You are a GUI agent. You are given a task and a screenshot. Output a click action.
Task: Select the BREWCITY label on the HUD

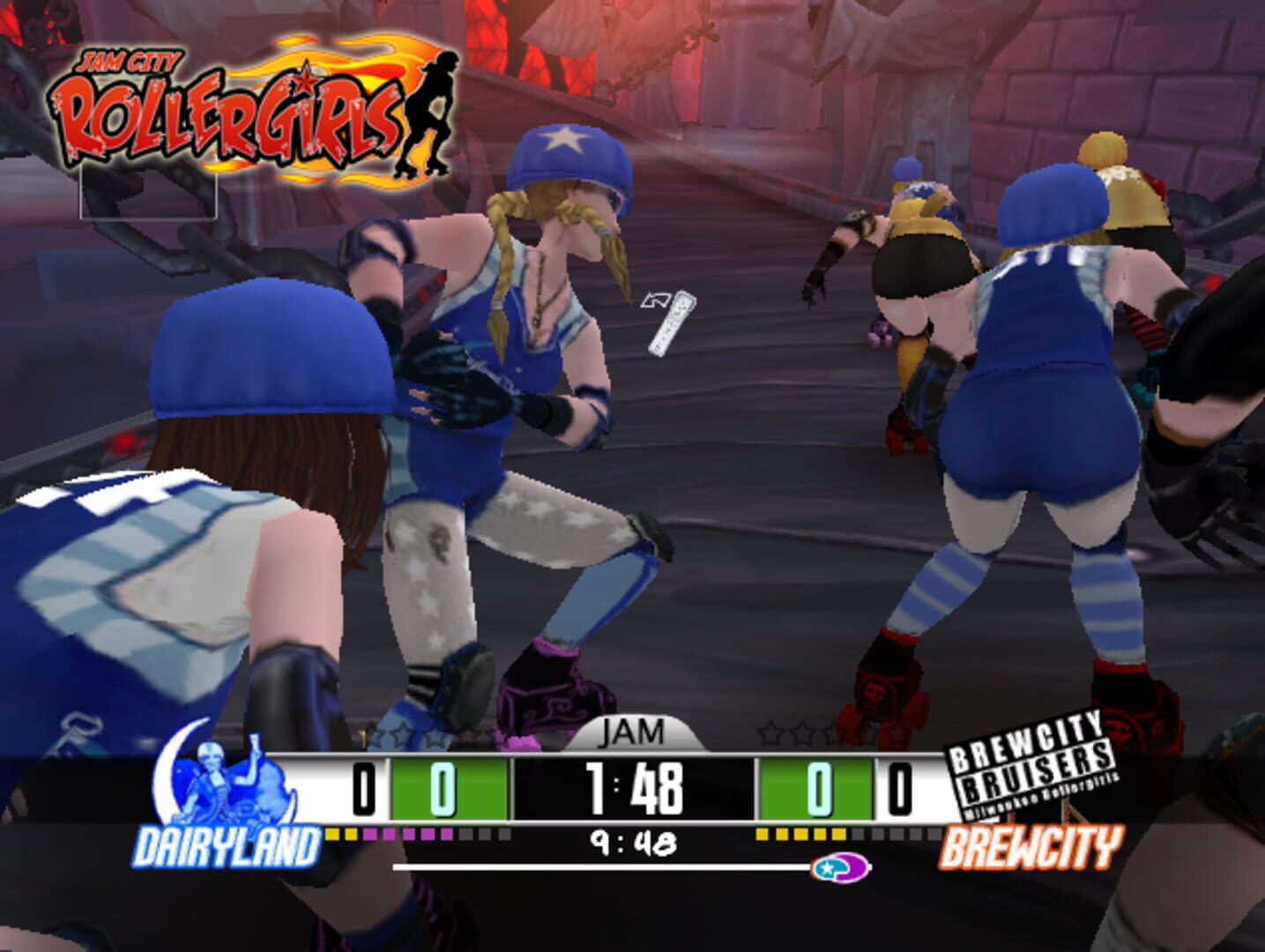coord(1036,848)
